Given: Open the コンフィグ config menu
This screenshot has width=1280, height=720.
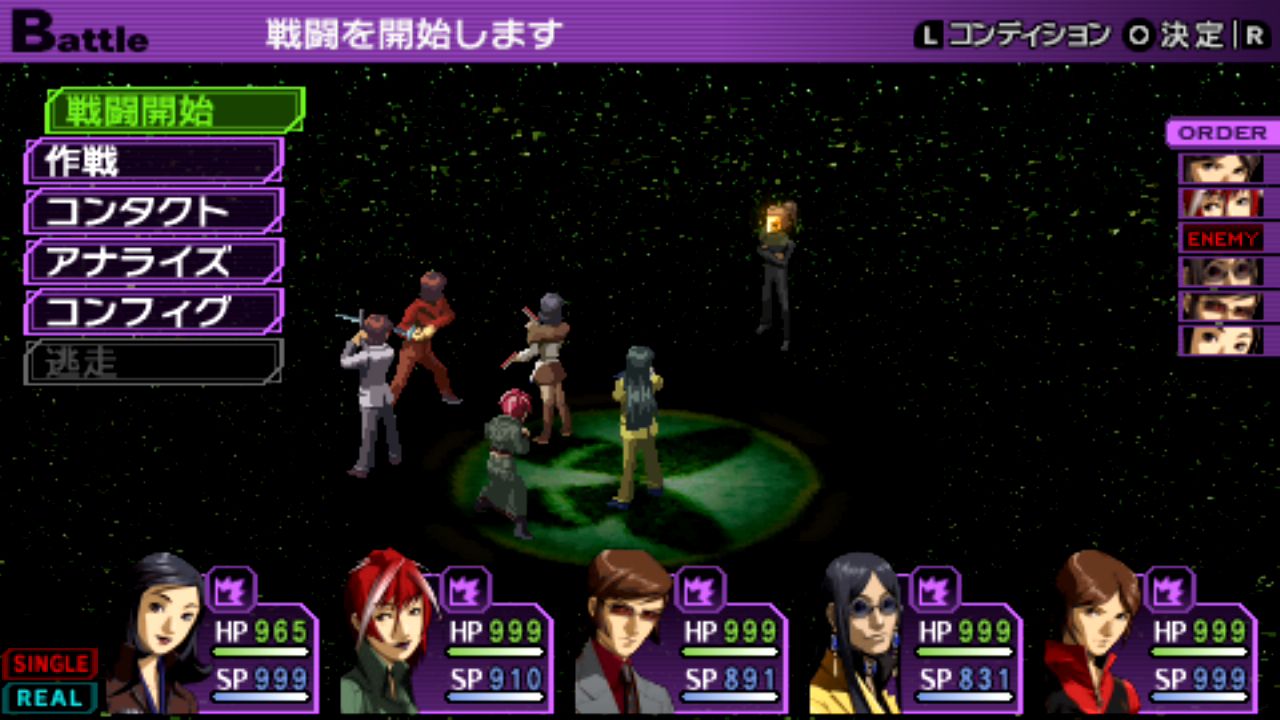Looking at the screenshot, I should pyautogui.click(x=154, y=312).
